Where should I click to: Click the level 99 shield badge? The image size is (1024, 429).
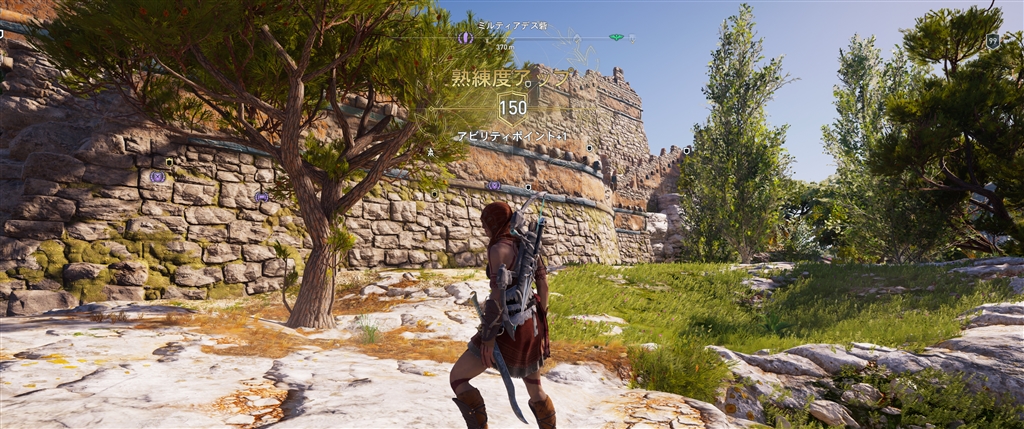coord(992,41)
